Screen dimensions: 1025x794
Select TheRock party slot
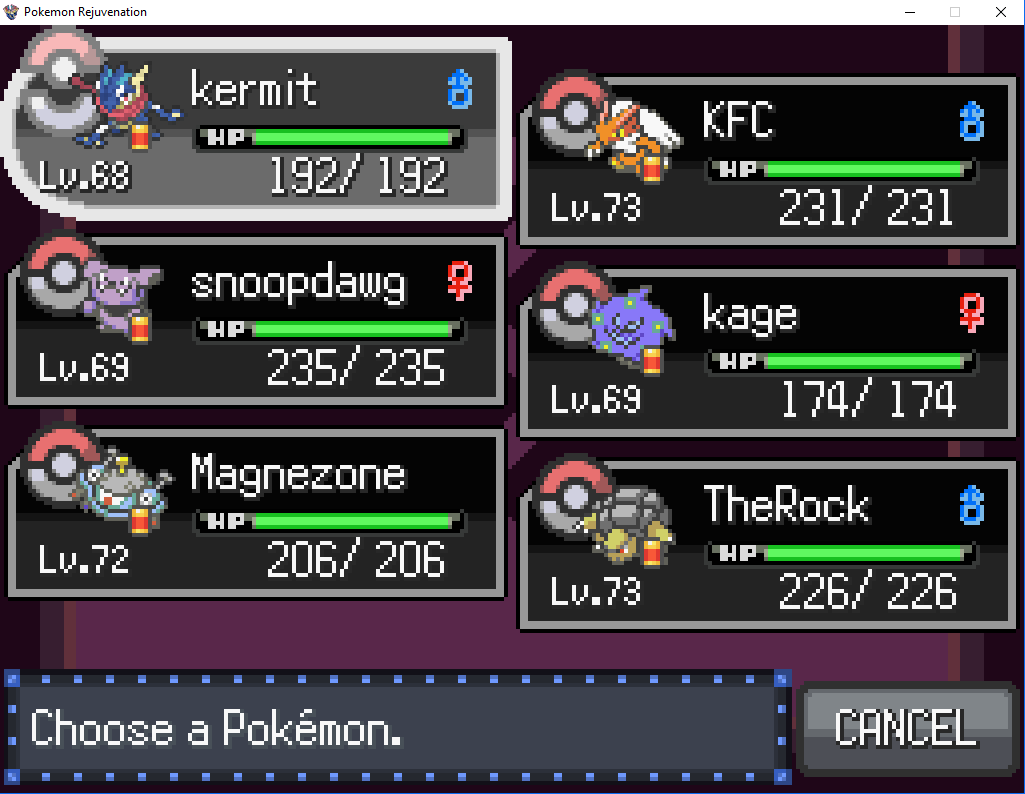tap(770, 546)
